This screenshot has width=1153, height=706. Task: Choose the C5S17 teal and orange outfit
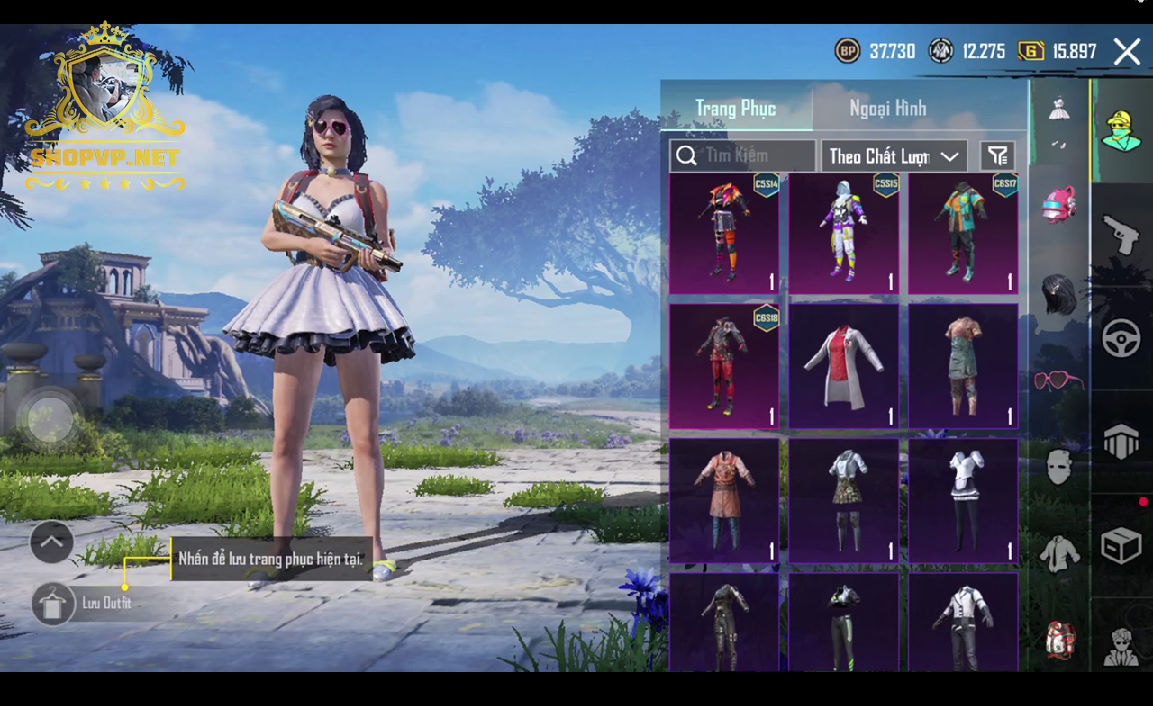[x=963, y=233]
